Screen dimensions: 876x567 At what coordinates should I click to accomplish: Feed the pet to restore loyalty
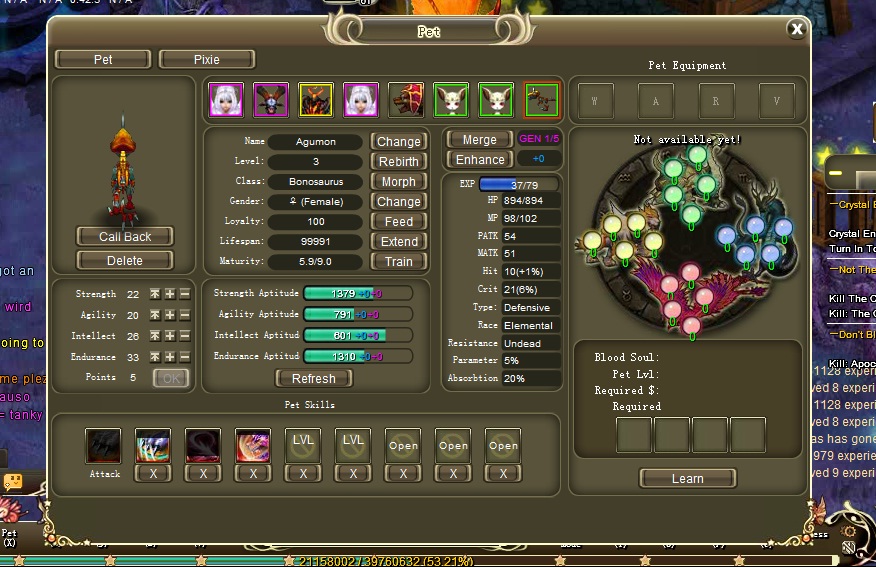point(398,222)
